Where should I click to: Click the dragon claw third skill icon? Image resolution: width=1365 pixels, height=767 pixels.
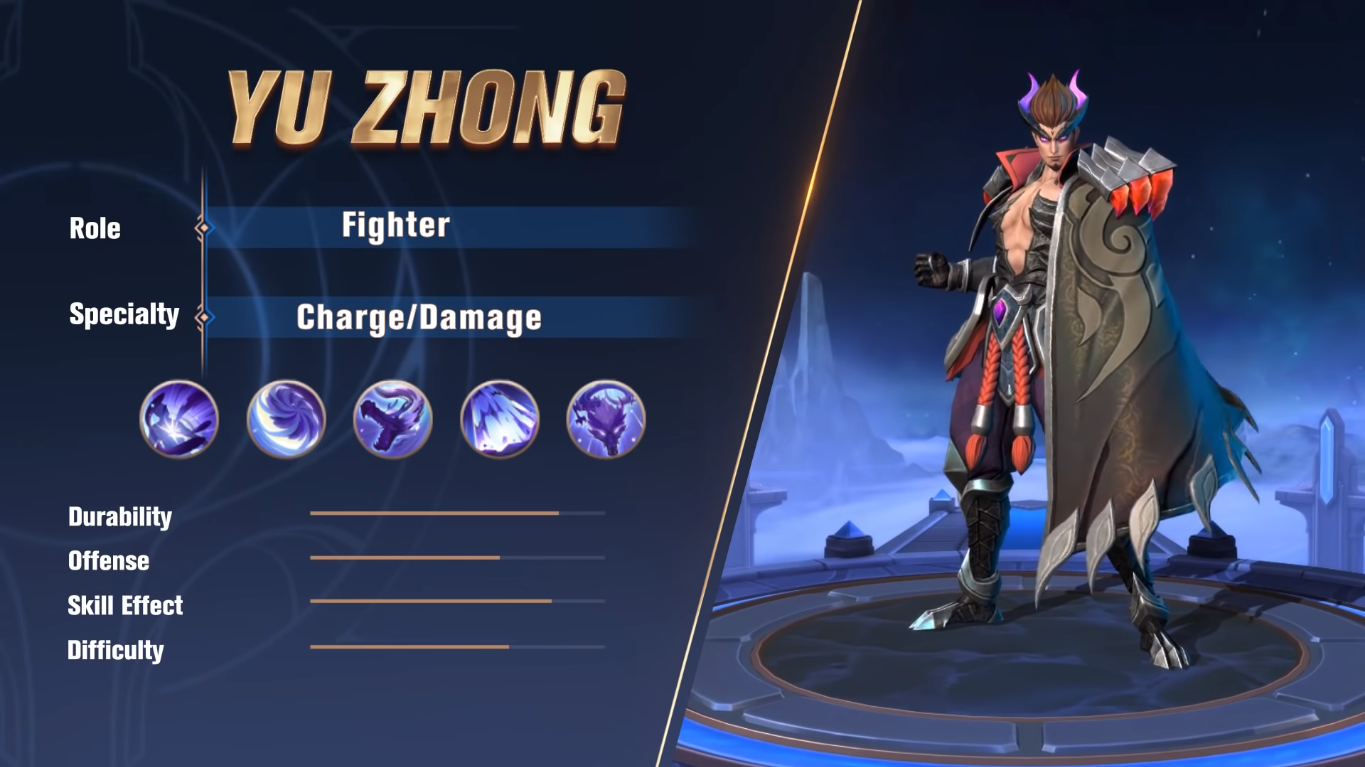point(392,420)
